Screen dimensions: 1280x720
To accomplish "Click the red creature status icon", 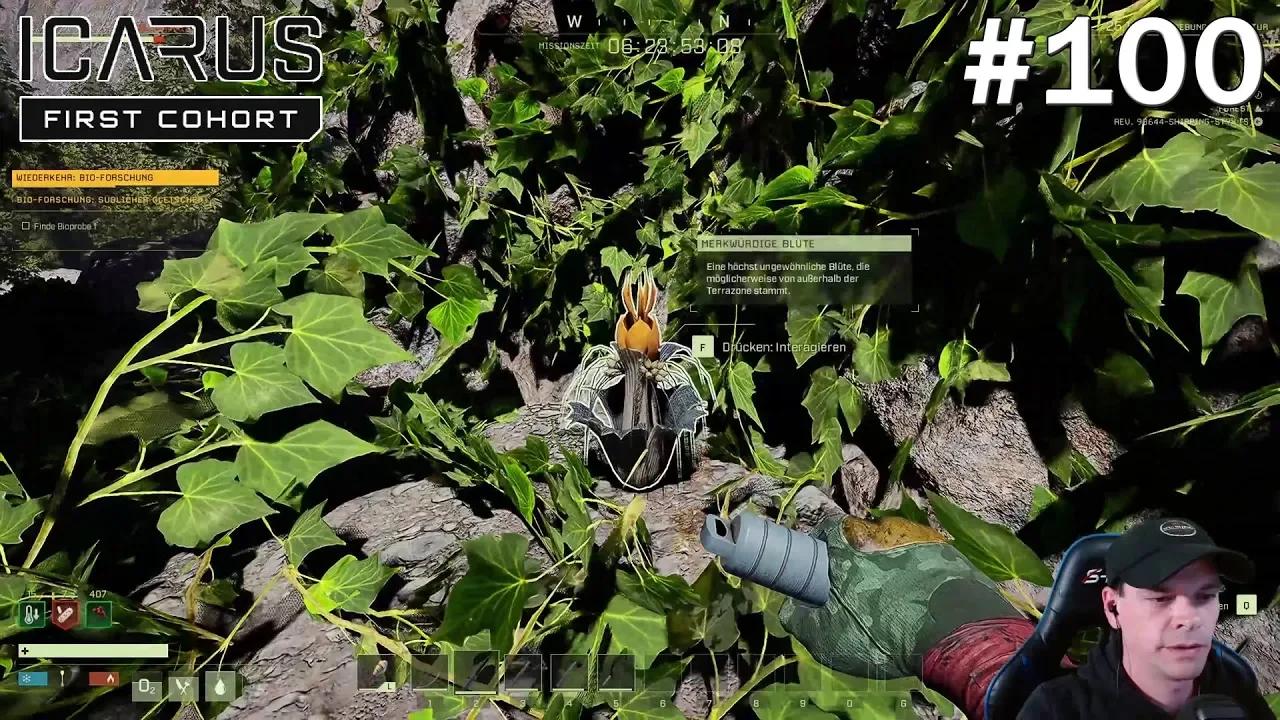I will (x=98, y=613).
